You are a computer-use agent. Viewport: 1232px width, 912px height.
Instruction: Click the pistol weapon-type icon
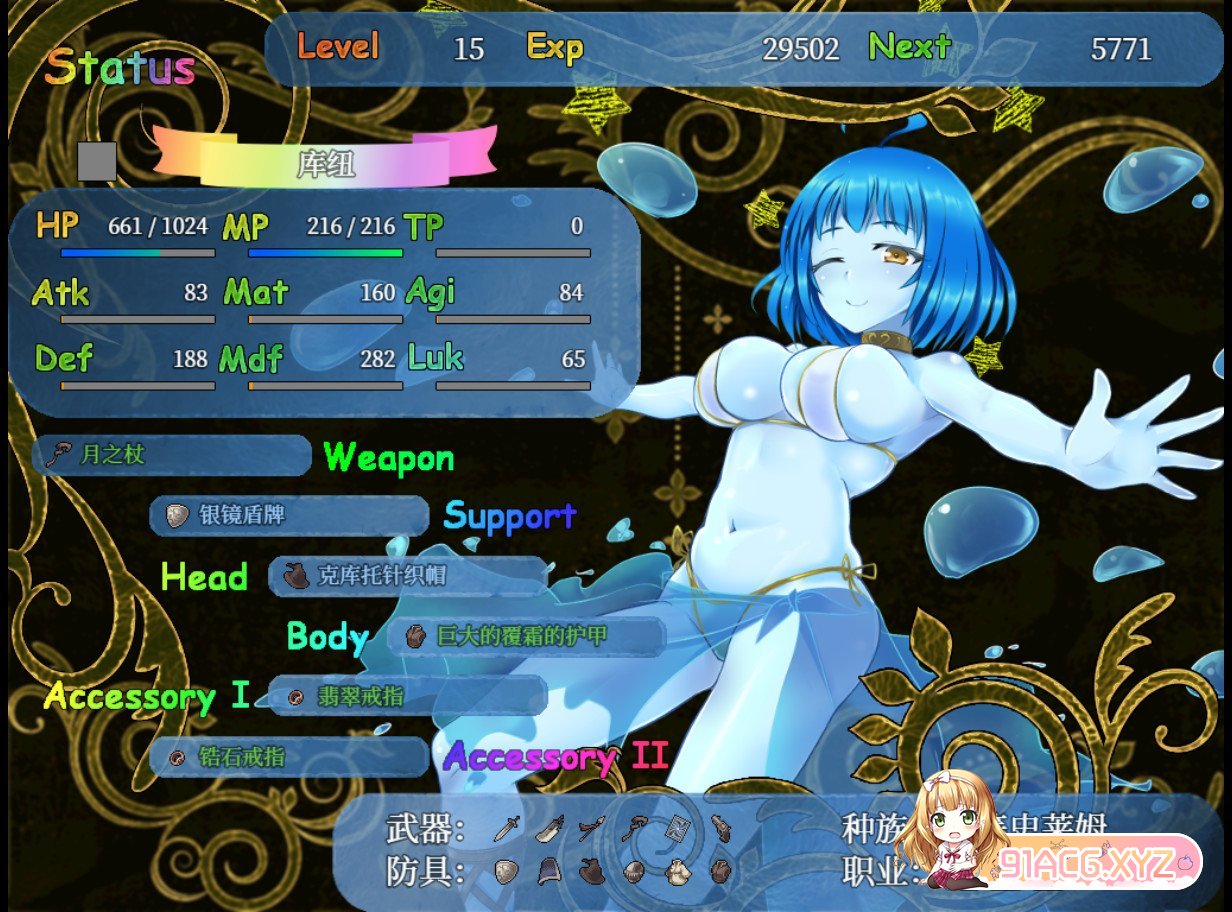(x=722, y=828)
